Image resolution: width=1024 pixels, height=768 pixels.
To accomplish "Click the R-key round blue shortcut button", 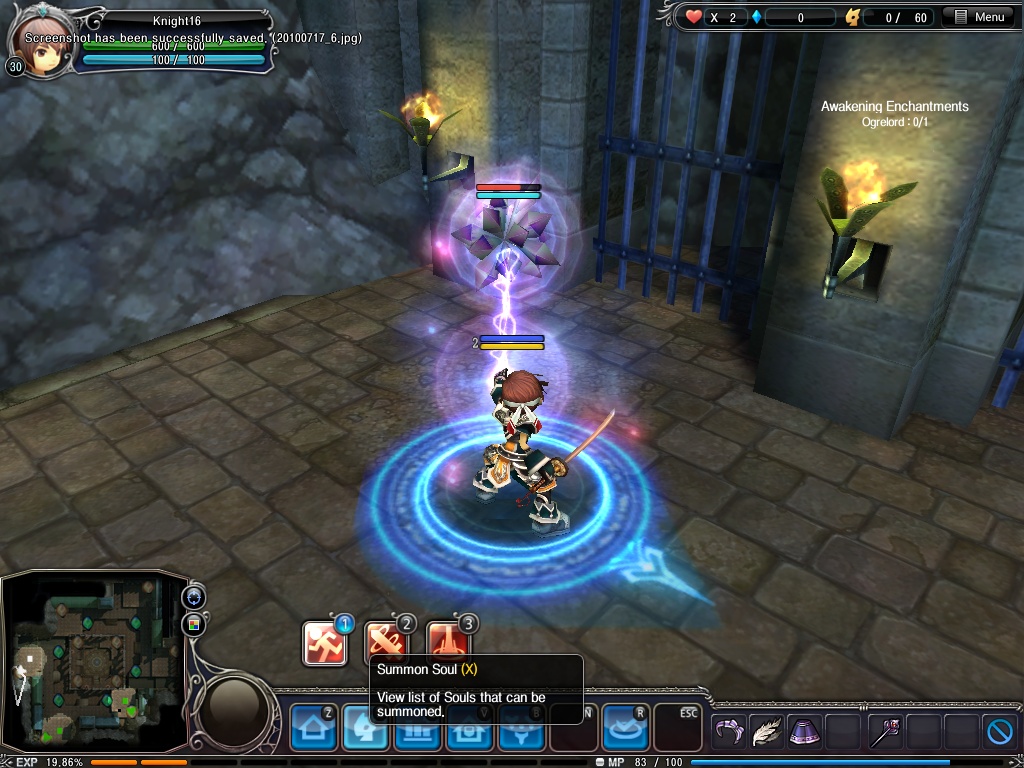I will point(624,727).
